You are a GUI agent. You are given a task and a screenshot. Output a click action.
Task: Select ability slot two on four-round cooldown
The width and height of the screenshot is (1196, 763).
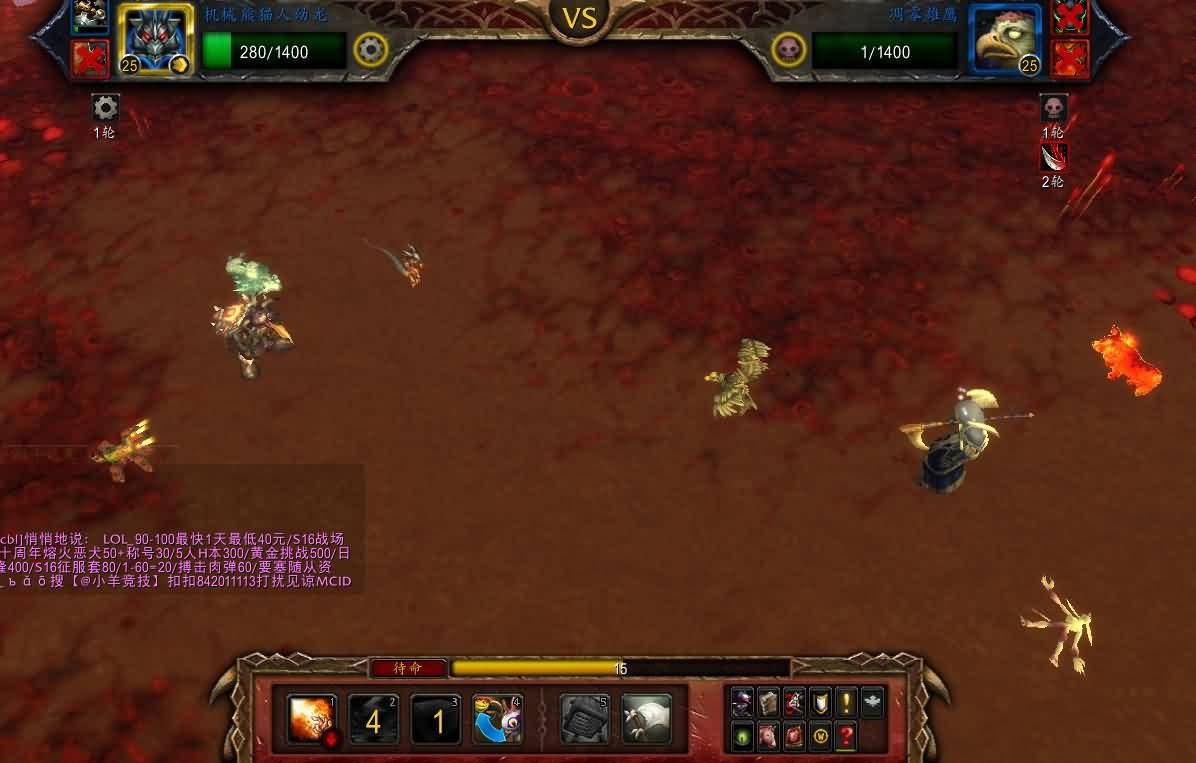(x=374, y=720)
